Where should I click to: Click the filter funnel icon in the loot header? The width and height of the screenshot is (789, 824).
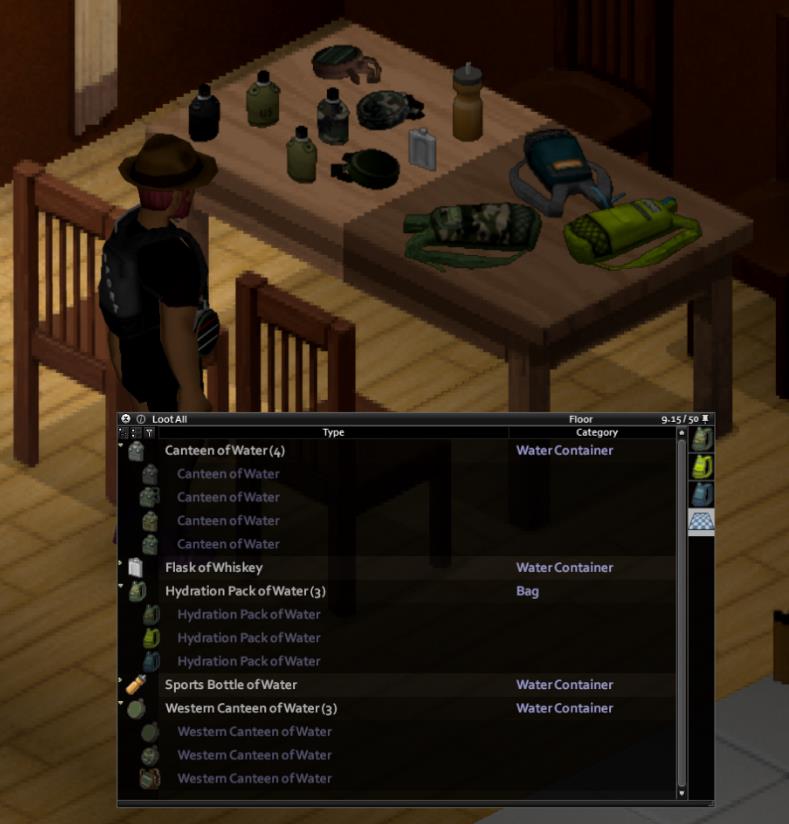(149, 433)
